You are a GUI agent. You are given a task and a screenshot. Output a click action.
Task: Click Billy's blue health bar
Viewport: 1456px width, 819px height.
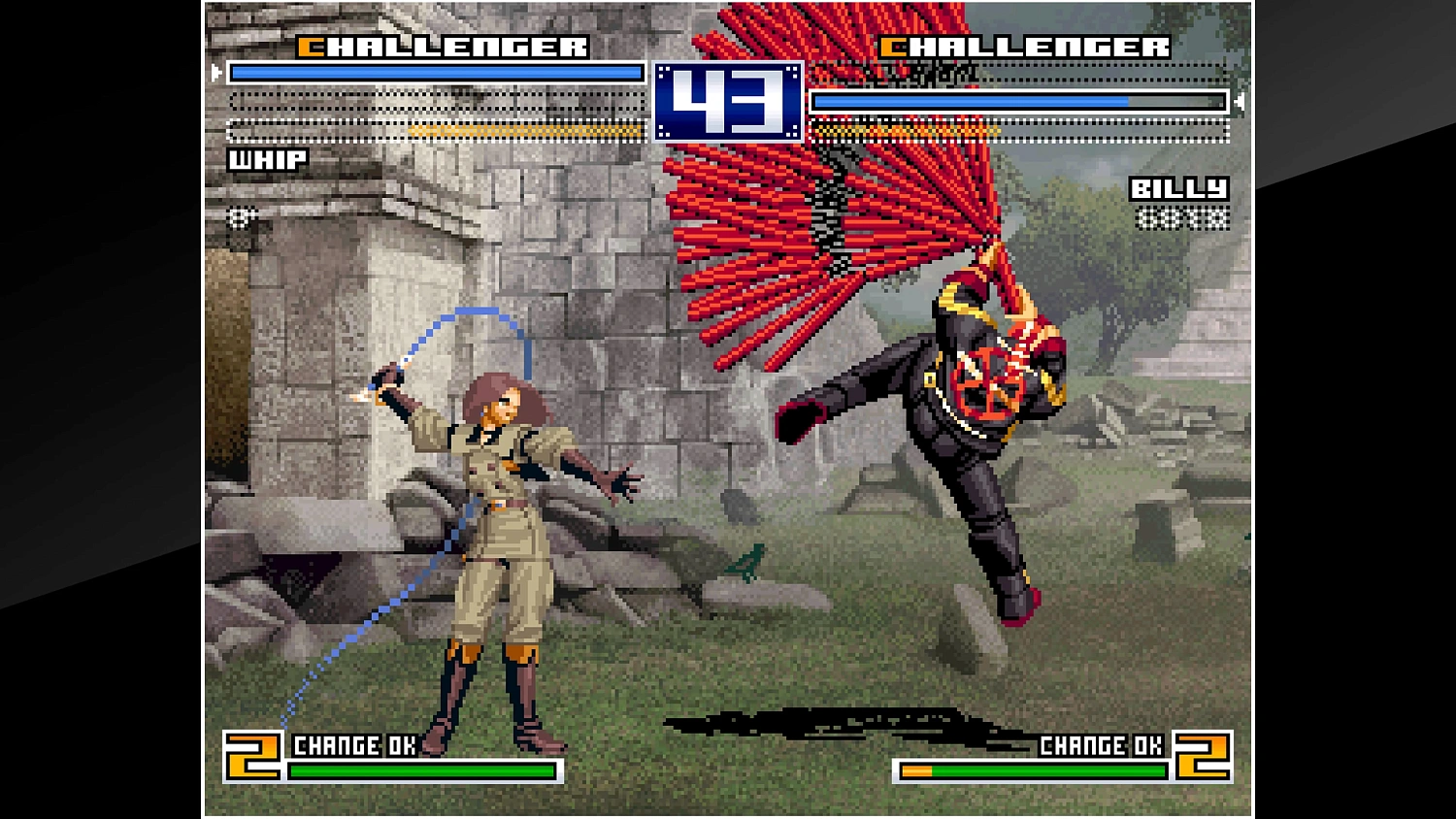tap(971, 100)
